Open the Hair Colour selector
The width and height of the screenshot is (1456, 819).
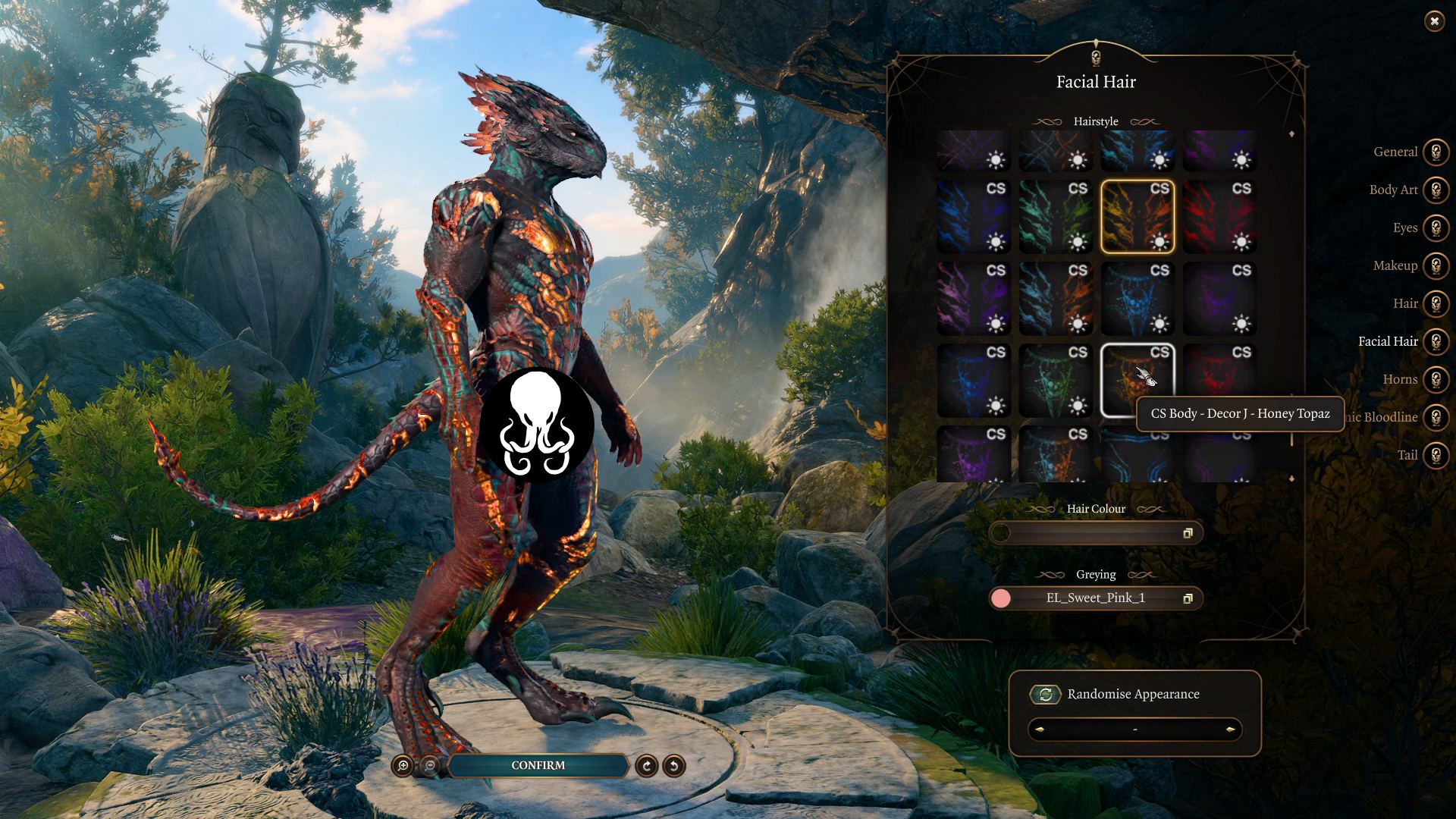click(x=1095, y=533)
